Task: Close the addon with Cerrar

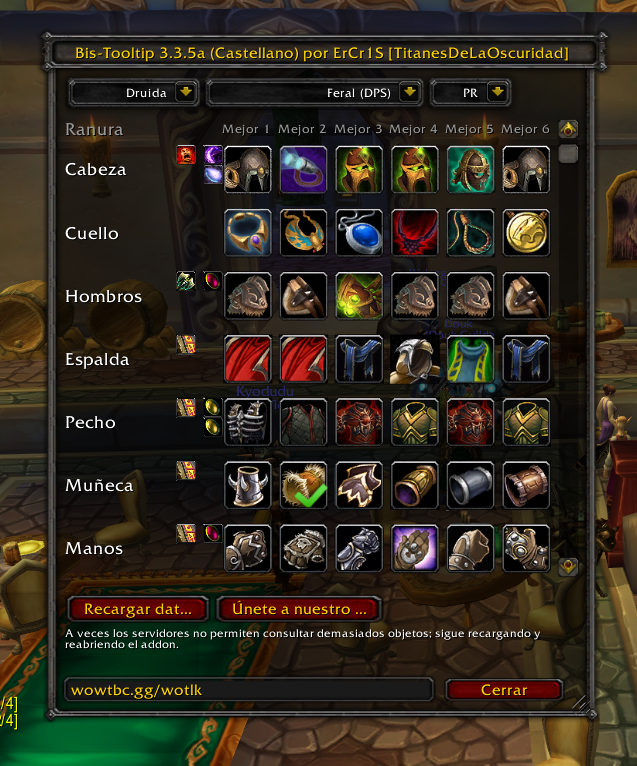Action: coord(504,689)
